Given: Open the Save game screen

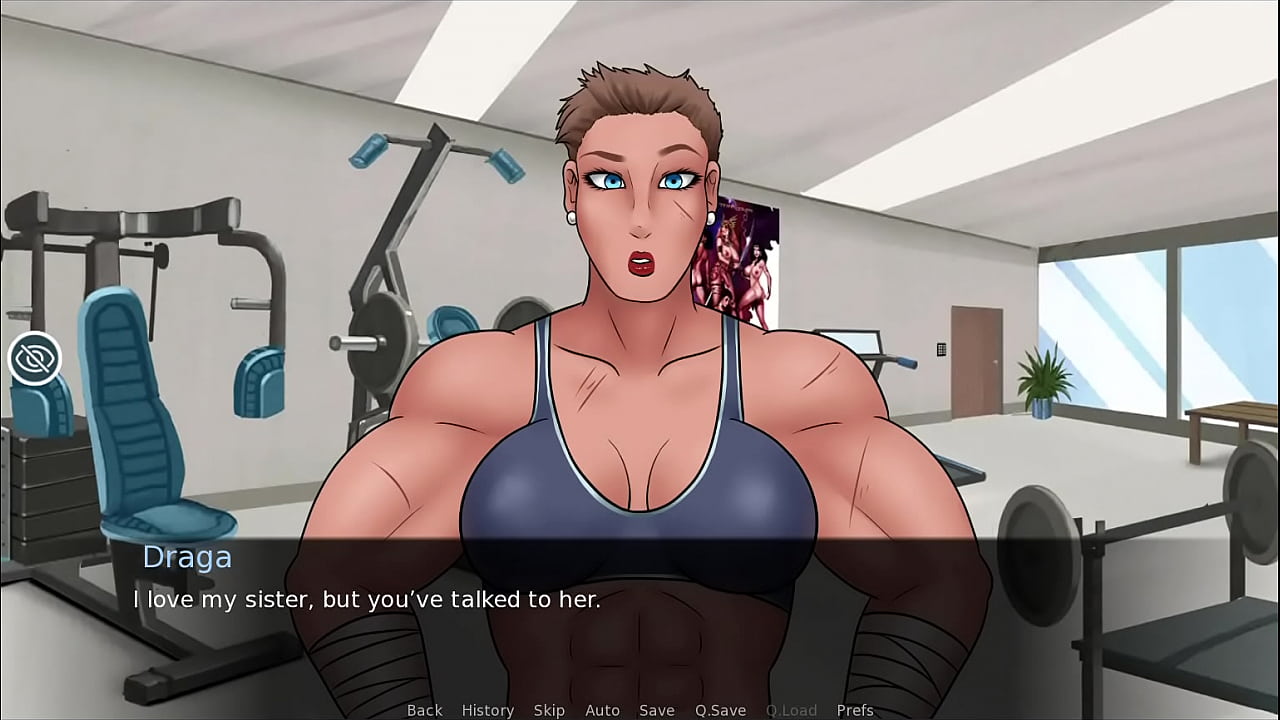Looking at the screenshot, I should point(656,710).
